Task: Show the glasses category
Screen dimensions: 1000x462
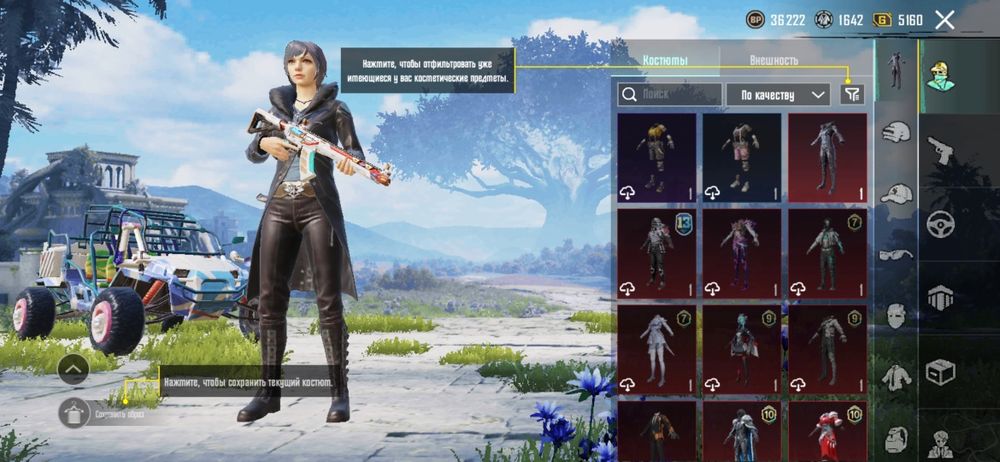Action: coord(896,254)
